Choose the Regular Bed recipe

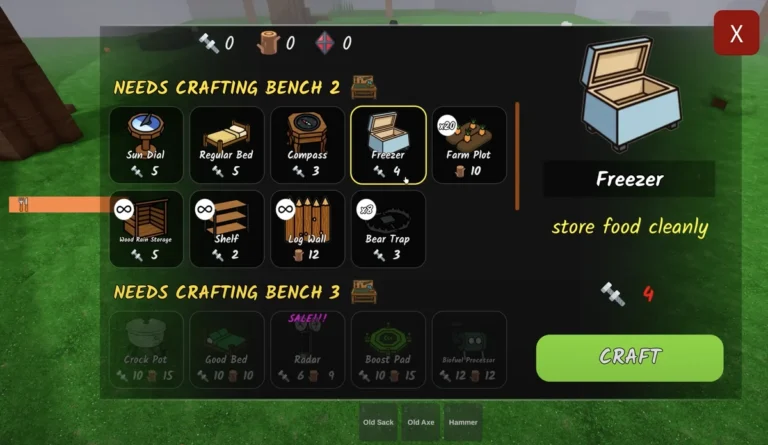coord(227,145)
